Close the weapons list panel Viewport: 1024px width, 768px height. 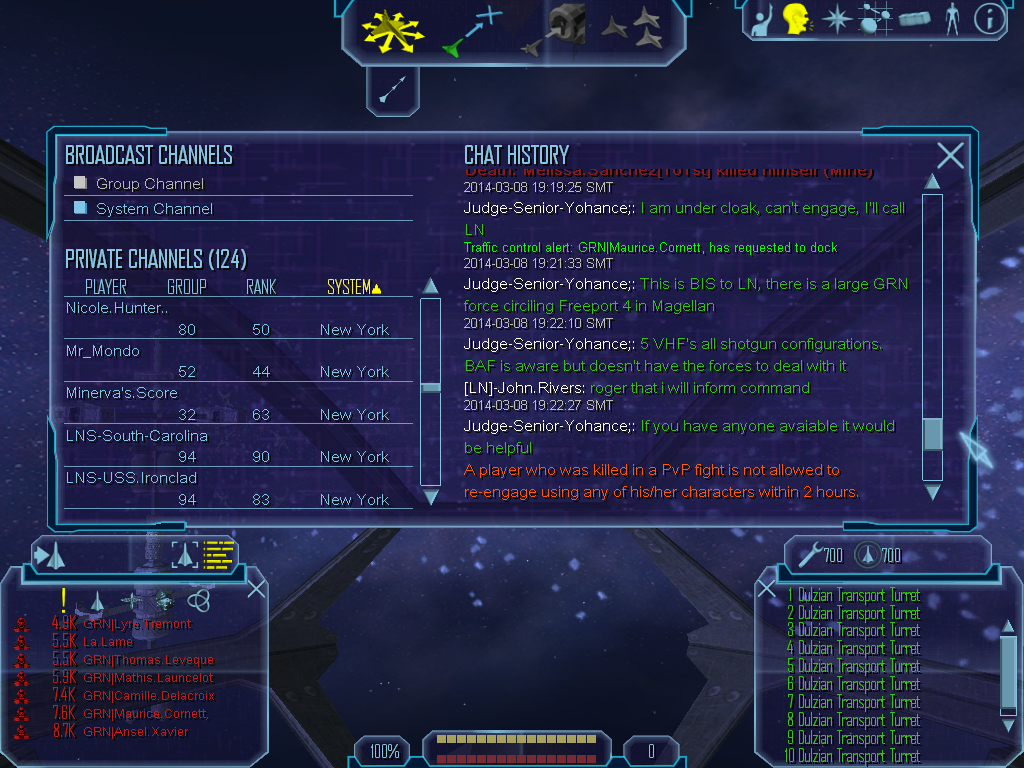[767, 588]
